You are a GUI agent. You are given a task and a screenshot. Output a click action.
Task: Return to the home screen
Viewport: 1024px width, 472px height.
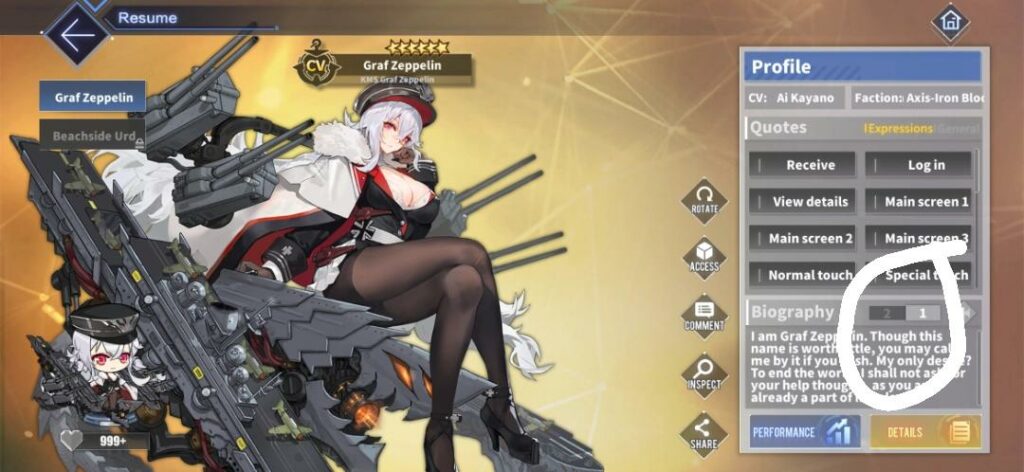(x=948, y=21)
